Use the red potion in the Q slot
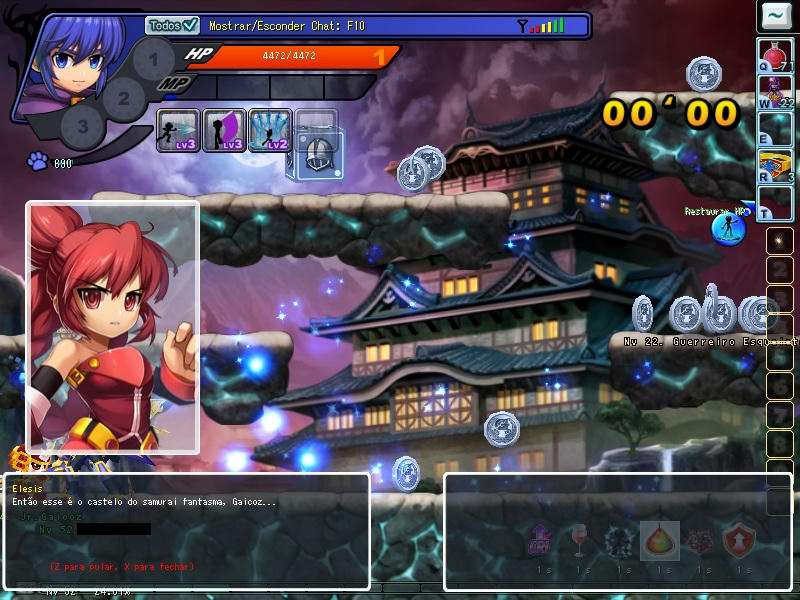This screenshot has width=800, height=600. 775,55
